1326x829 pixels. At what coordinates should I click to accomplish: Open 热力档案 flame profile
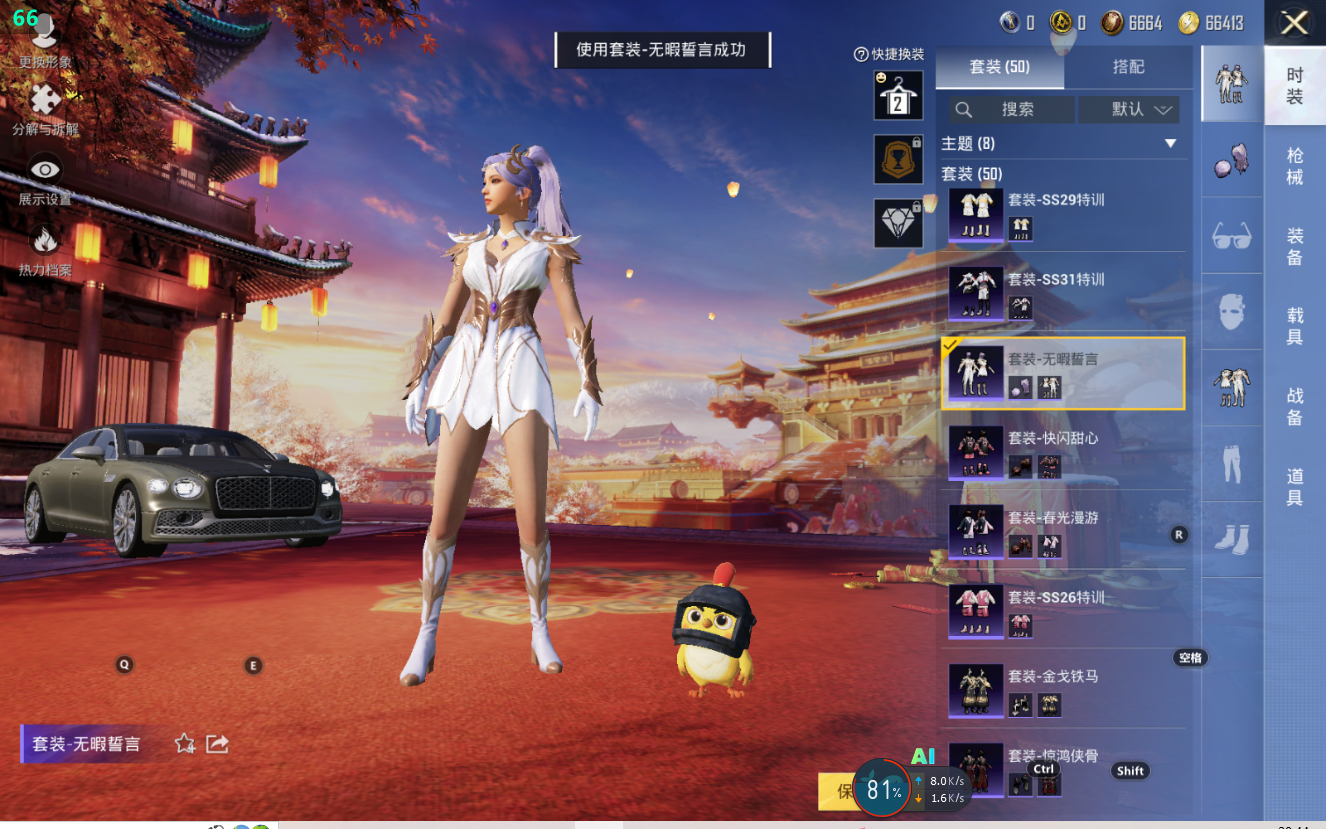tap(45, 248)
